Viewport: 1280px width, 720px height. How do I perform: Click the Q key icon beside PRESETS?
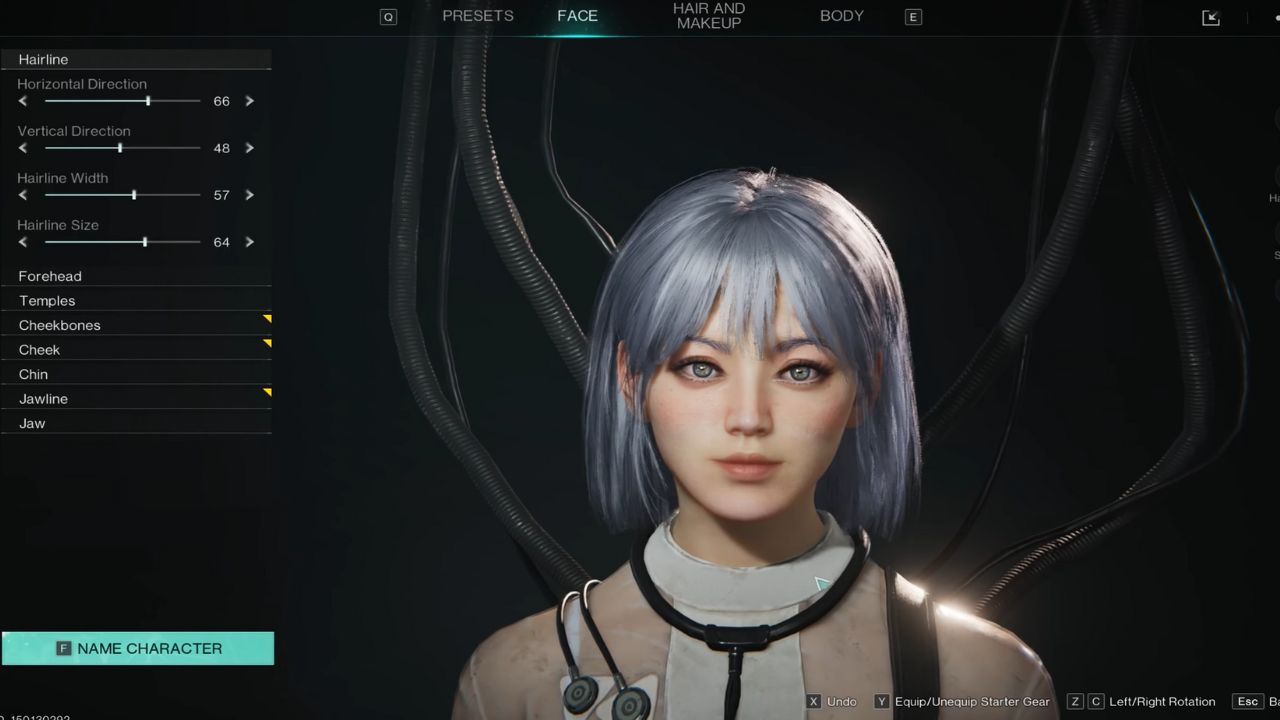pyautogui.click(x=388, y=16)
